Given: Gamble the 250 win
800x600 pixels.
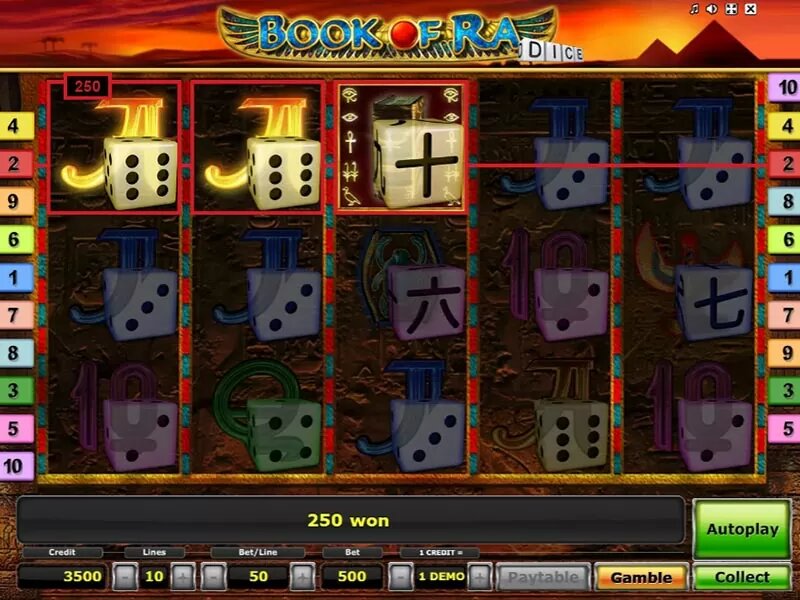Looking at the screenshot, I should 641,577.
